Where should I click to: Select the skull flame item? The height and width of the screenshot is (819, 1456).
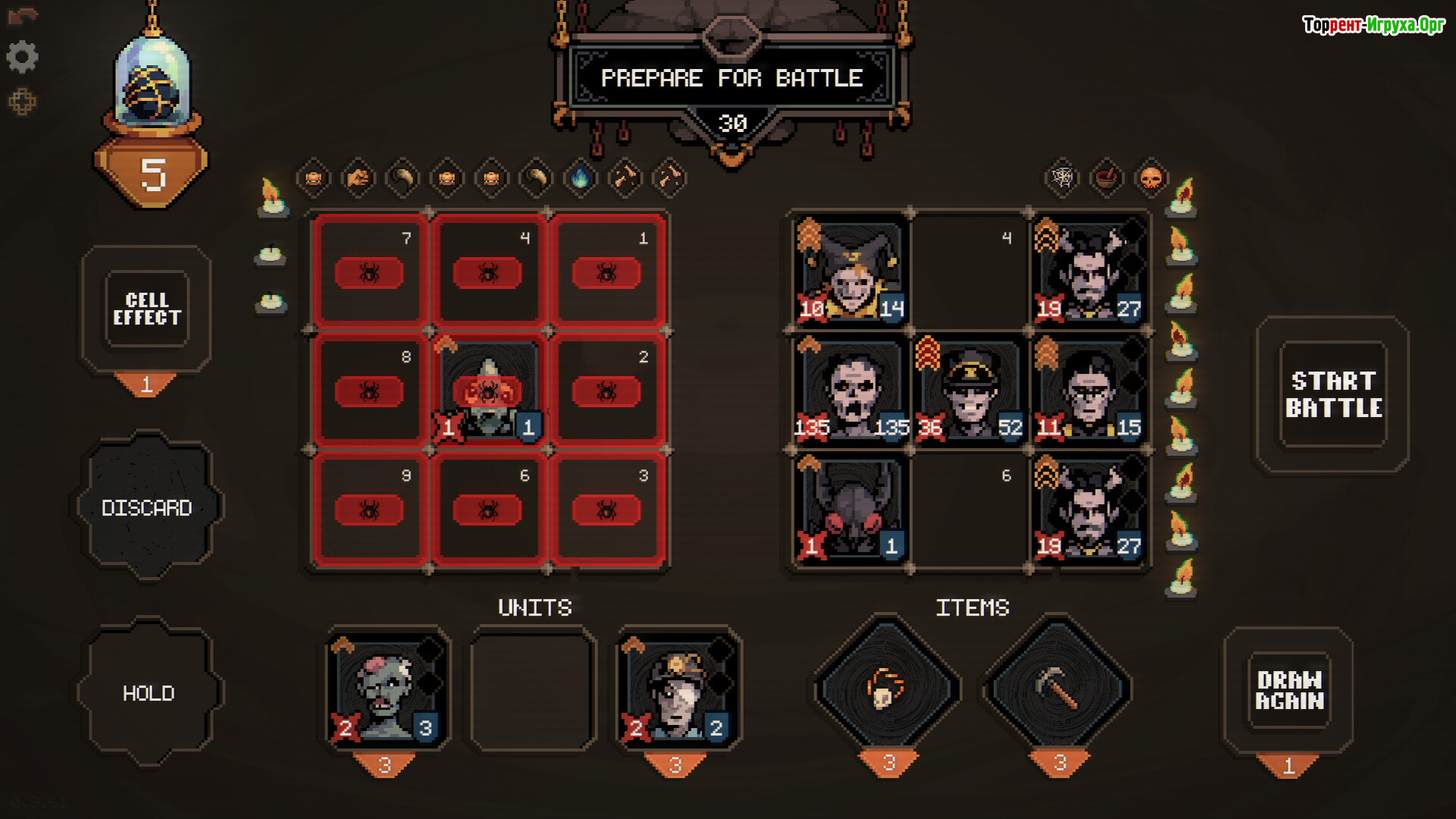tap(886, 689)
